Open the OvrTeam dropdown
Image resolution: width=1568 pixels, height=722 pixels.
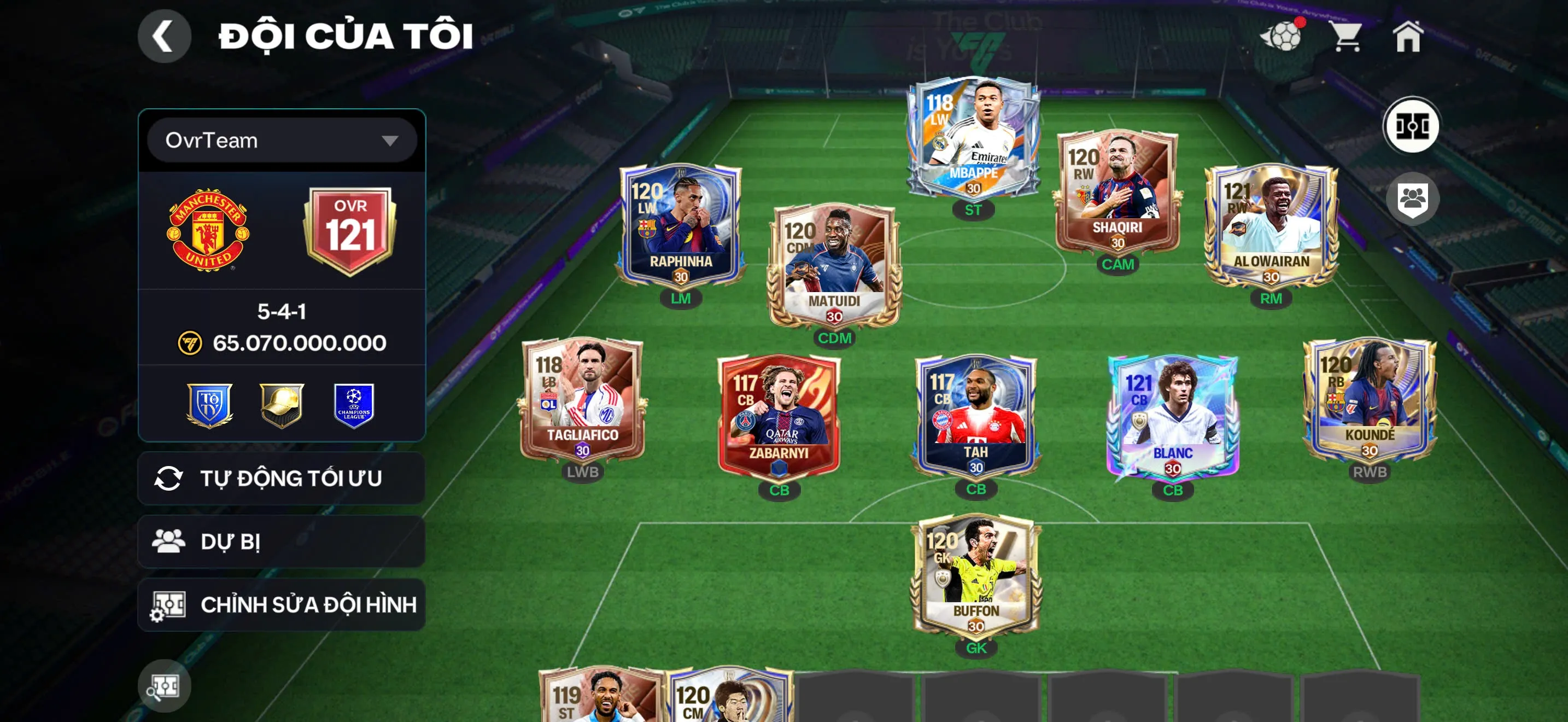(x=281, y=141)
